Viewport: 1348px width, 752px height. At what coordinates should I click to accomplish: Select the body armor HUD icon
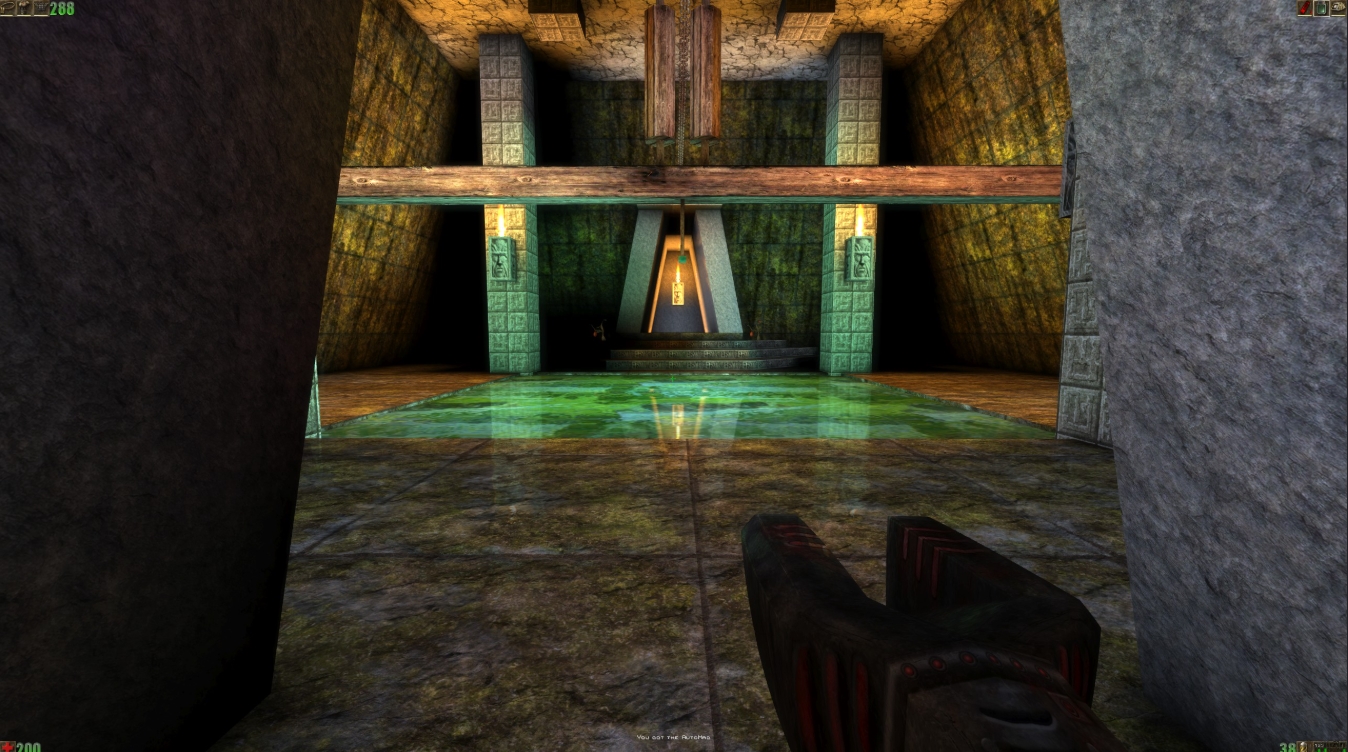pos(23,5)
